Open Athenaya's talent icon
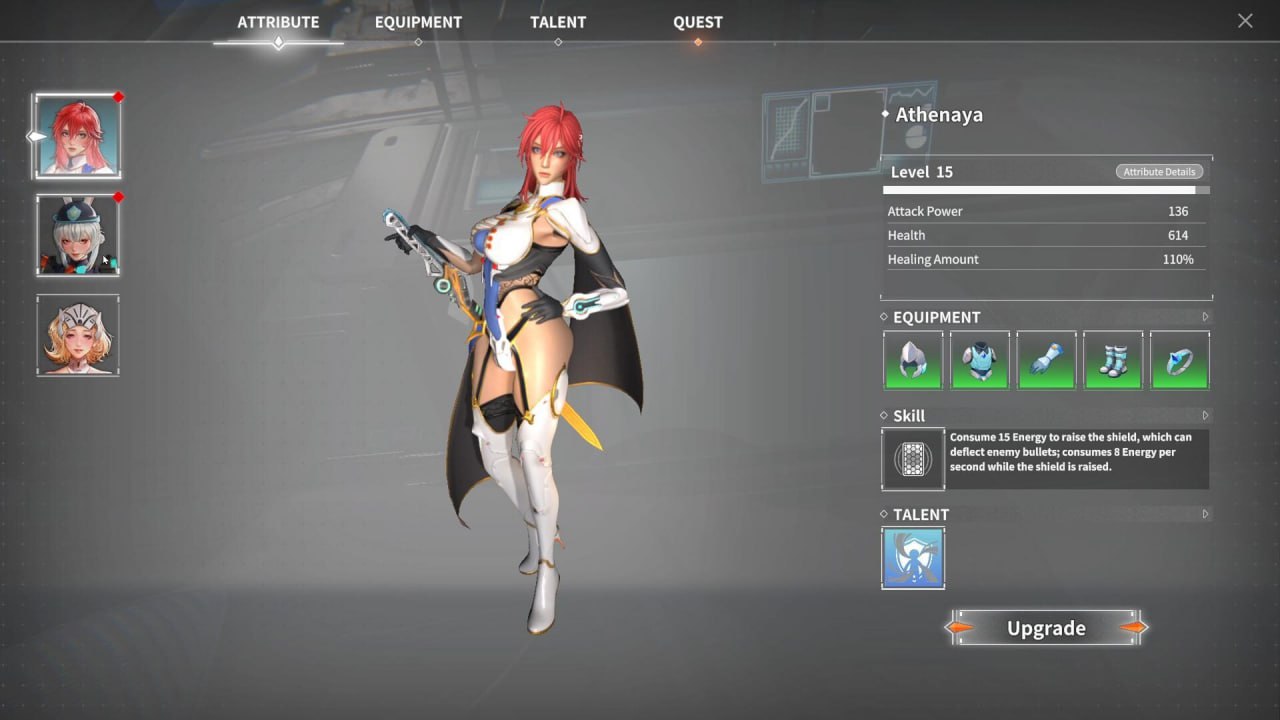The height and width of the screenshot is (720, 1280). pos(912,557)
